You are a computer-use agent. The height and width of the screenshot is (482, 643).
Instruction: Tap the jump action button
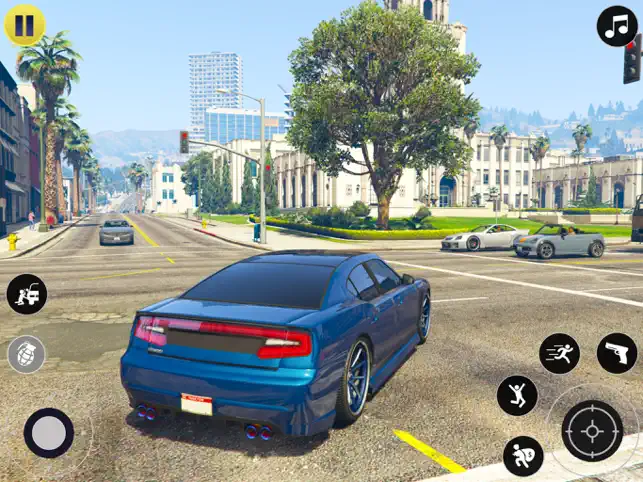[517, 395]
